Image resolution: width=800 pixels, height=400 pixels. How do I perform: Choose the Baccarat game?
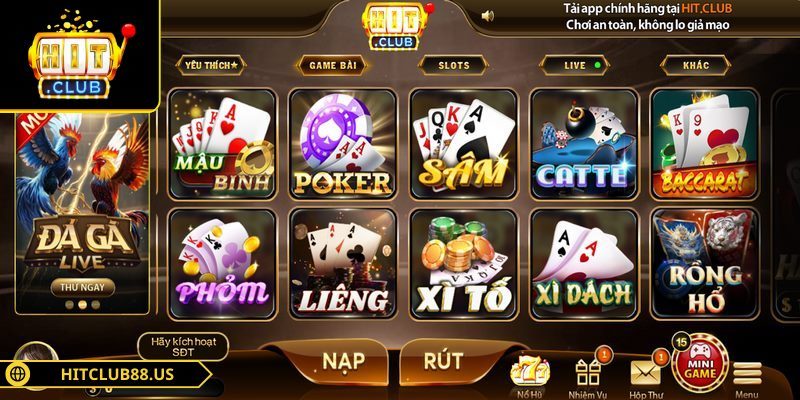tap(702, 143)
